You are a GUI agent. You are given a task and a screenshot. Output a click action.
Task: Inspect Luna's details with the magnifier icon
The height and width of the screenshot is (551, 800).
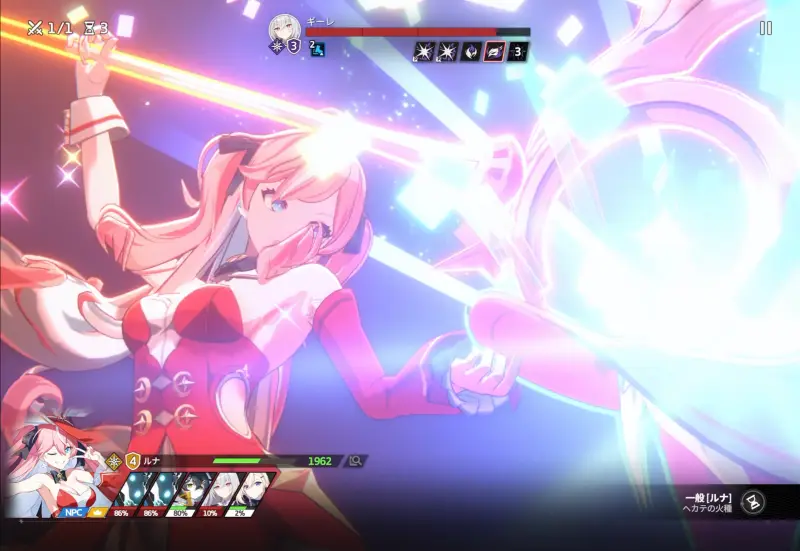[355, 461]
